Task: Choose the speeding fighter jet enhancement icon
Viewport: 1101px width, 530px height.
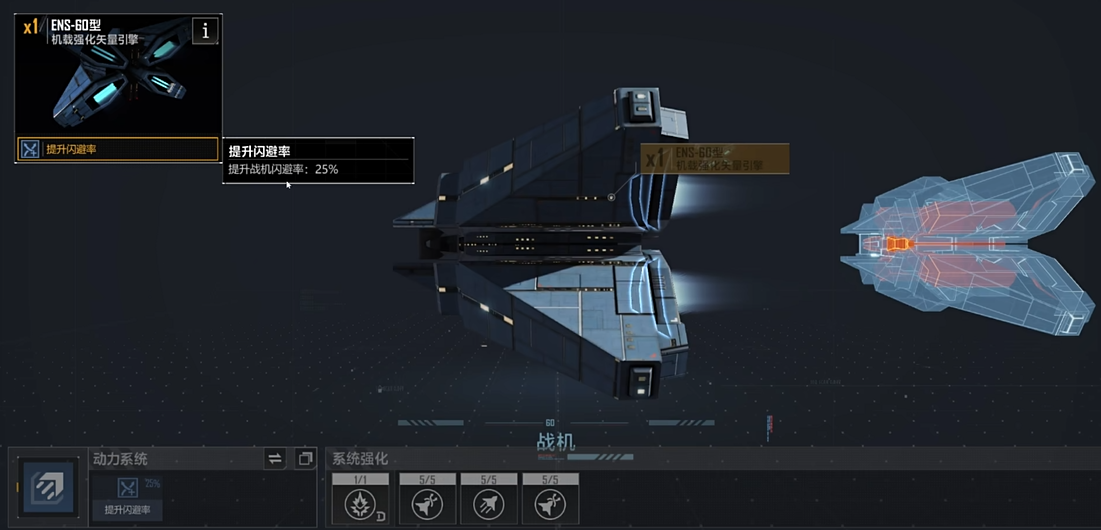Action: pyautogui.click(x=489, y=503)
